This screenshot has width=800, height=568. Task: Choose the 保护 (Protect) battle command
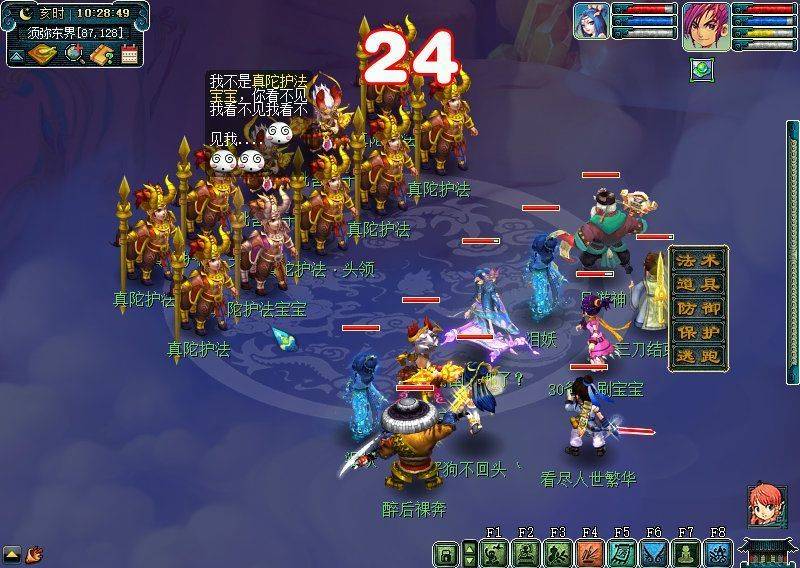(x=698, y=333)
